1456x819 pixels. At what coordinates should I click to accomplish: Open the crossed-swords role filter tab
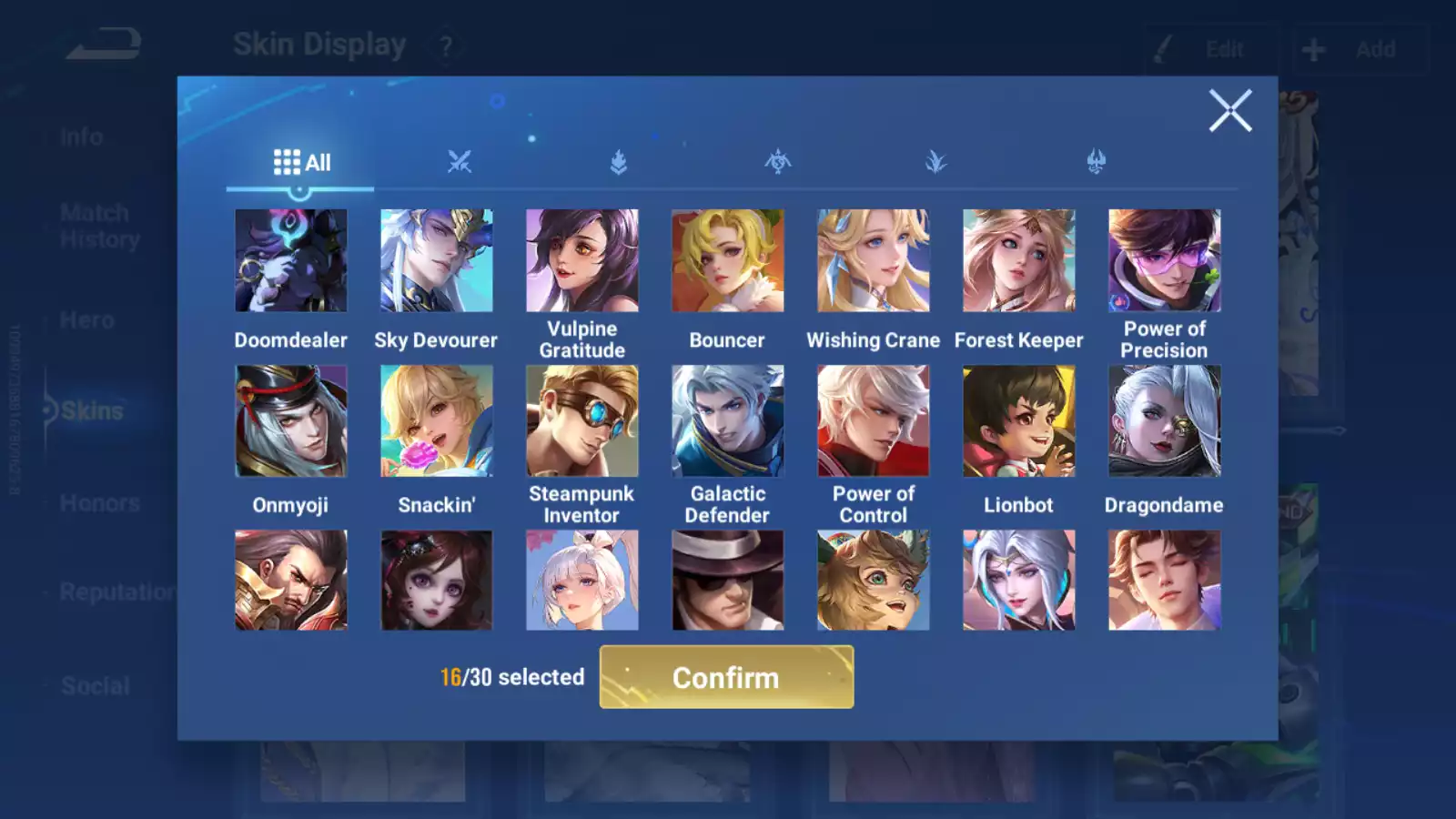460,162
